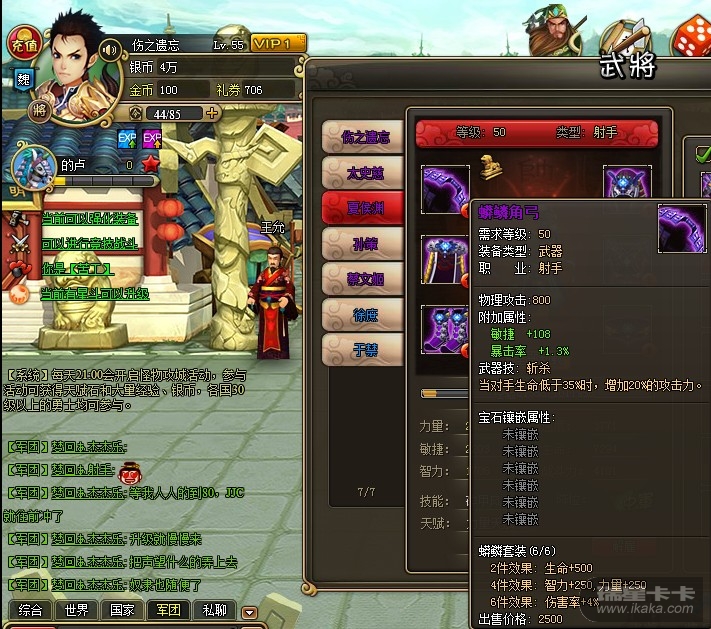Switch to general 孙策
The image size is (711, 629).
(x=364, y=244)
